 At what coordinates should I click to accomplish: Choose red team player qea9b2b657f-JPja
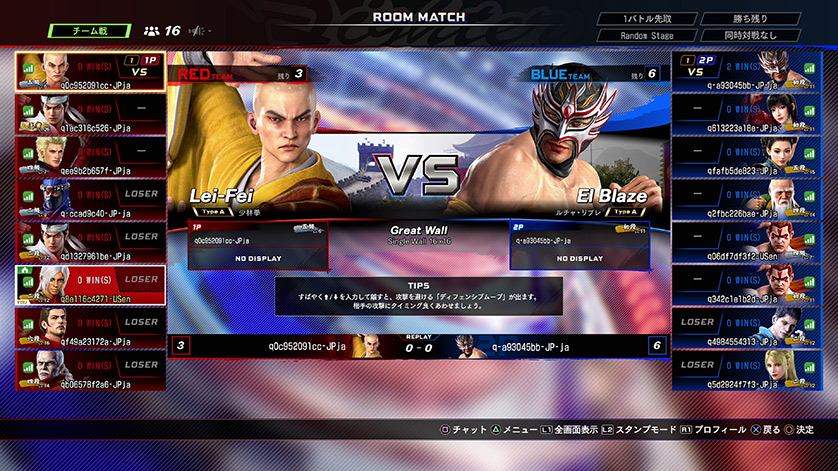(x=89, y=157)
